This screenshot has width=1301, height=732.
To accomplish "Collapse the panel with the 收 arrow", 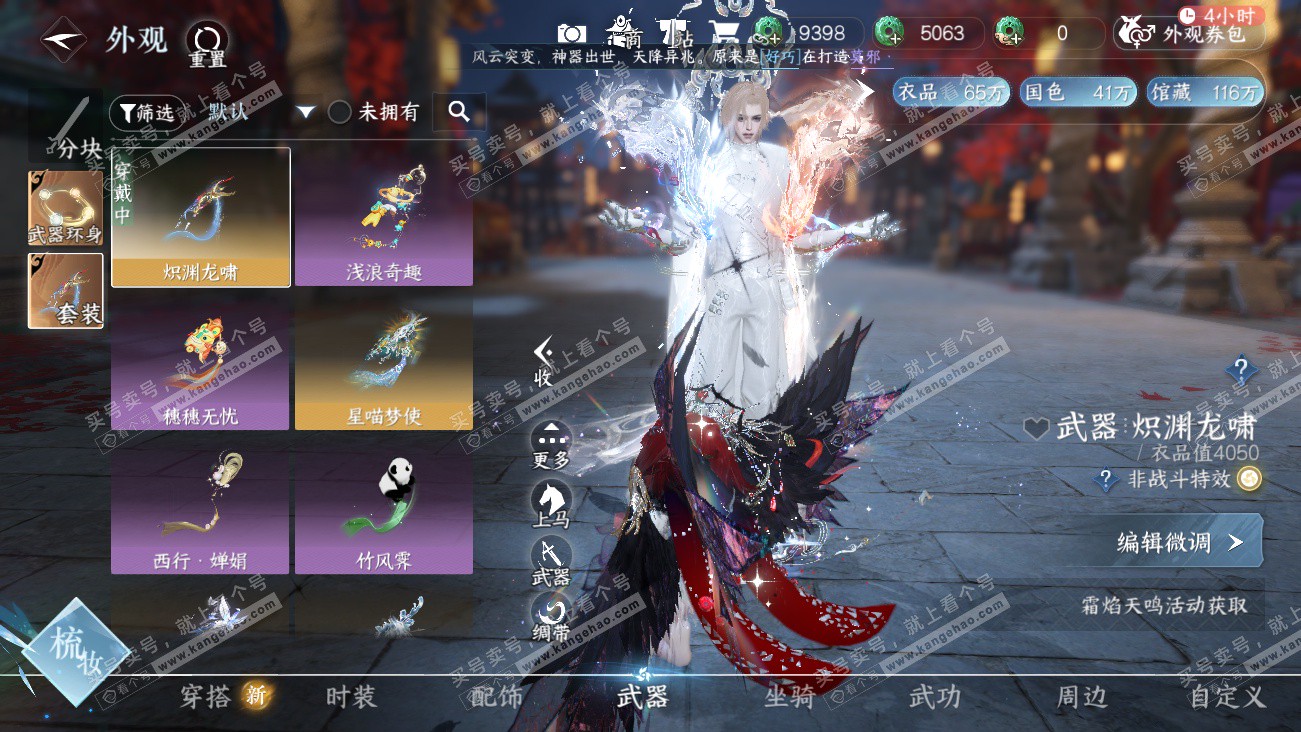I will point(543,360).
